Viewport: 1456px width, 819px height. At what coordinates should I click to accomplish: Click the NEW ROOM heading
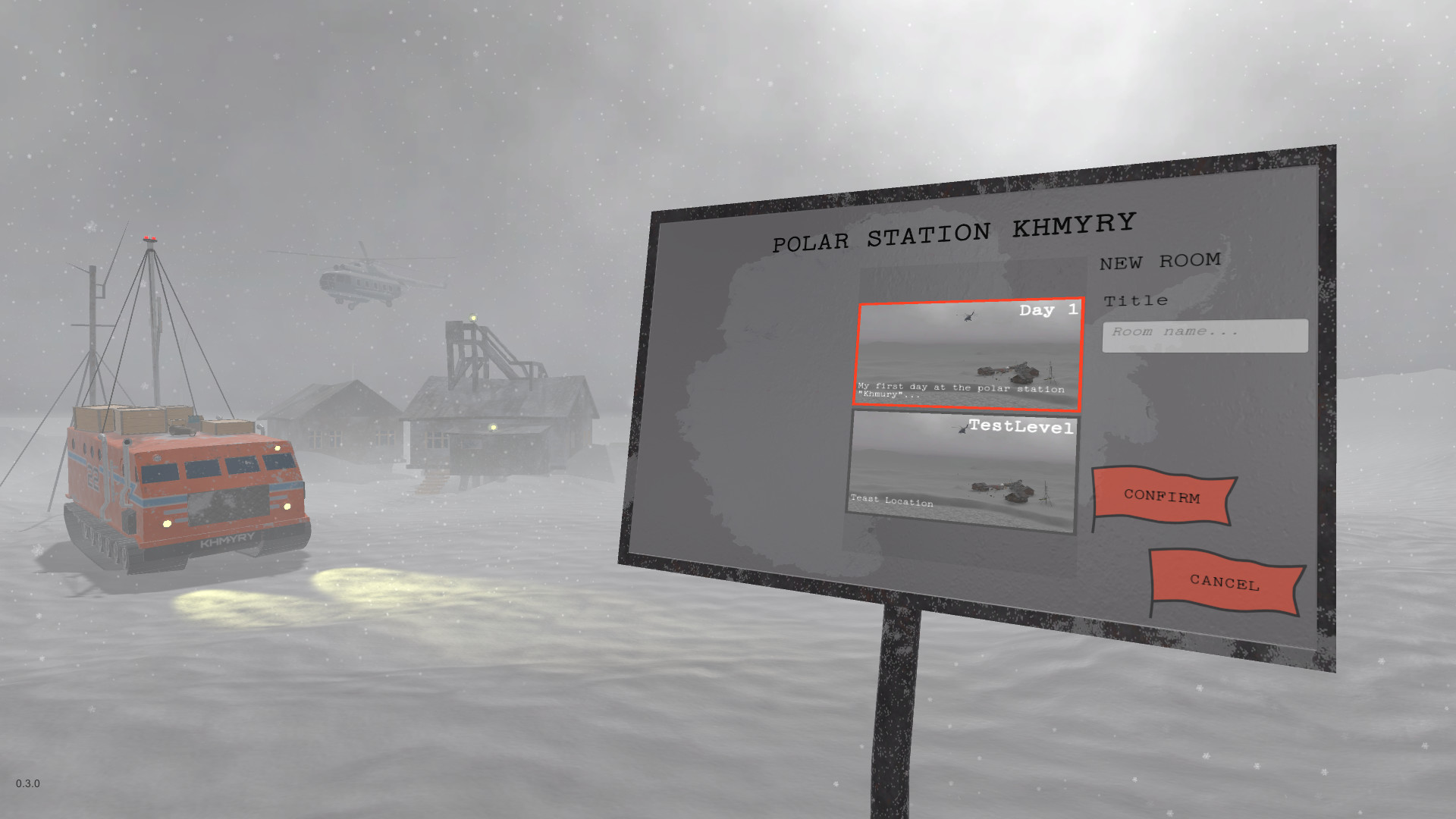click(1160, 261)
